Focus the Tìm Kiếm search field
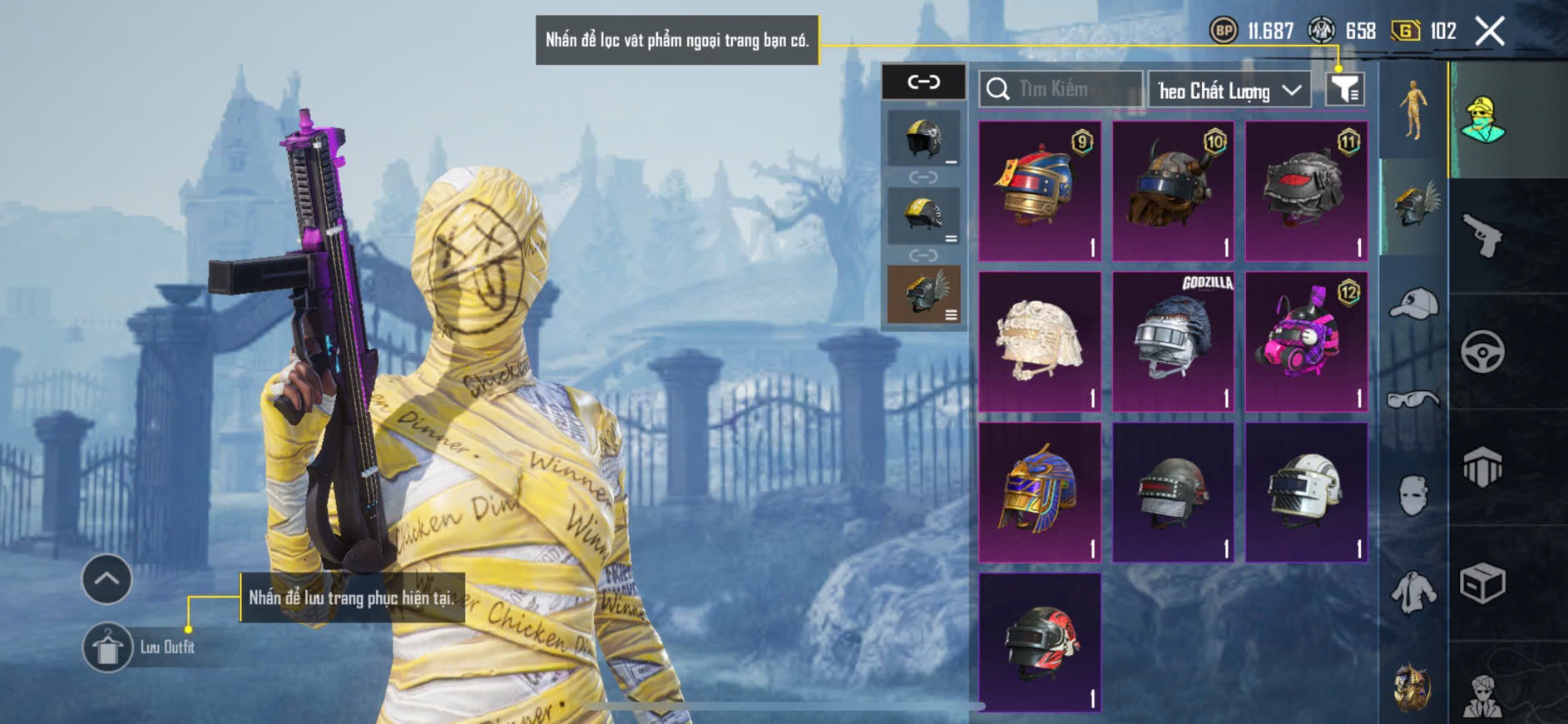1568x724 pixels. pyautogui.click(x=1061, y=89)
